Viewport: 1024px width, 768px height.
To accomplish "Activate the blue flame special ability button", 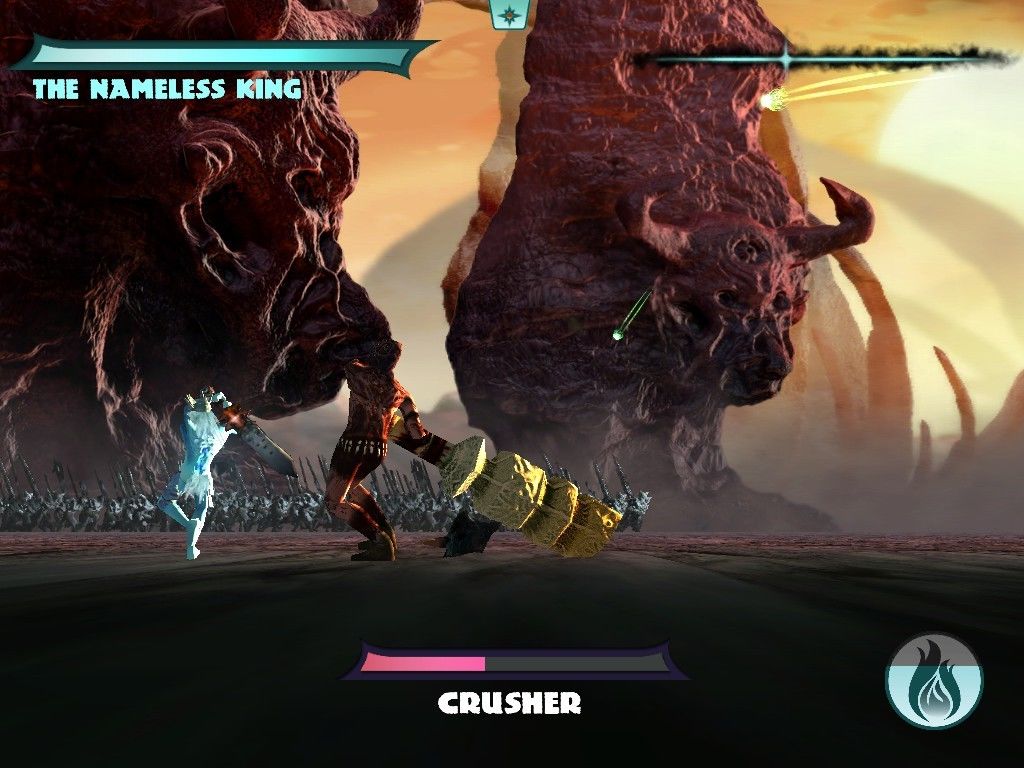I will (x=934, y=680).
